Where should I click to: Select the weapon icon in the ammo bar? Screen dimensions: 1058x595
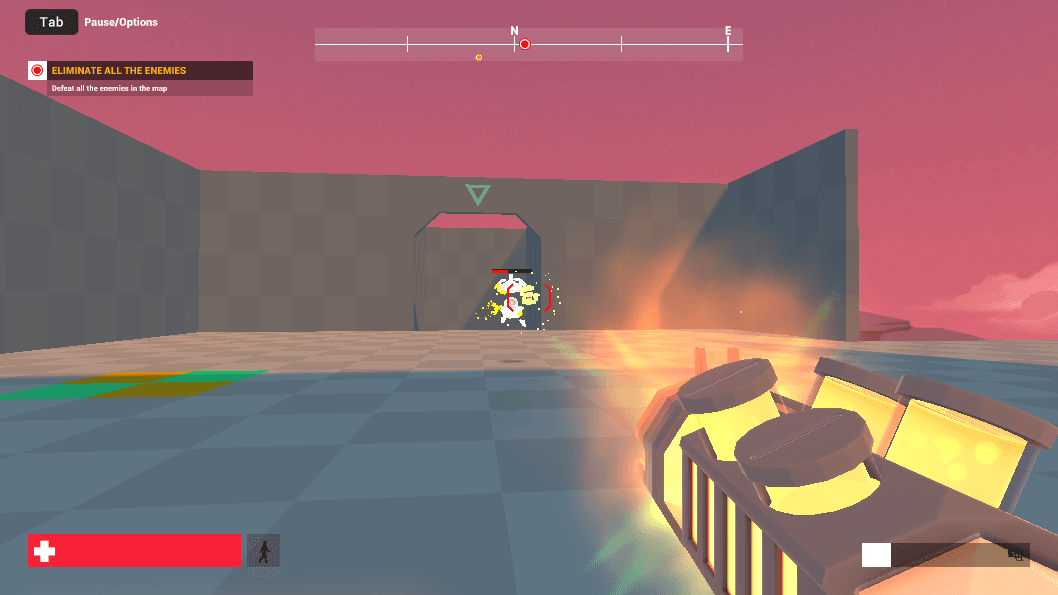pyautogui.click(x=1018, y=554)
